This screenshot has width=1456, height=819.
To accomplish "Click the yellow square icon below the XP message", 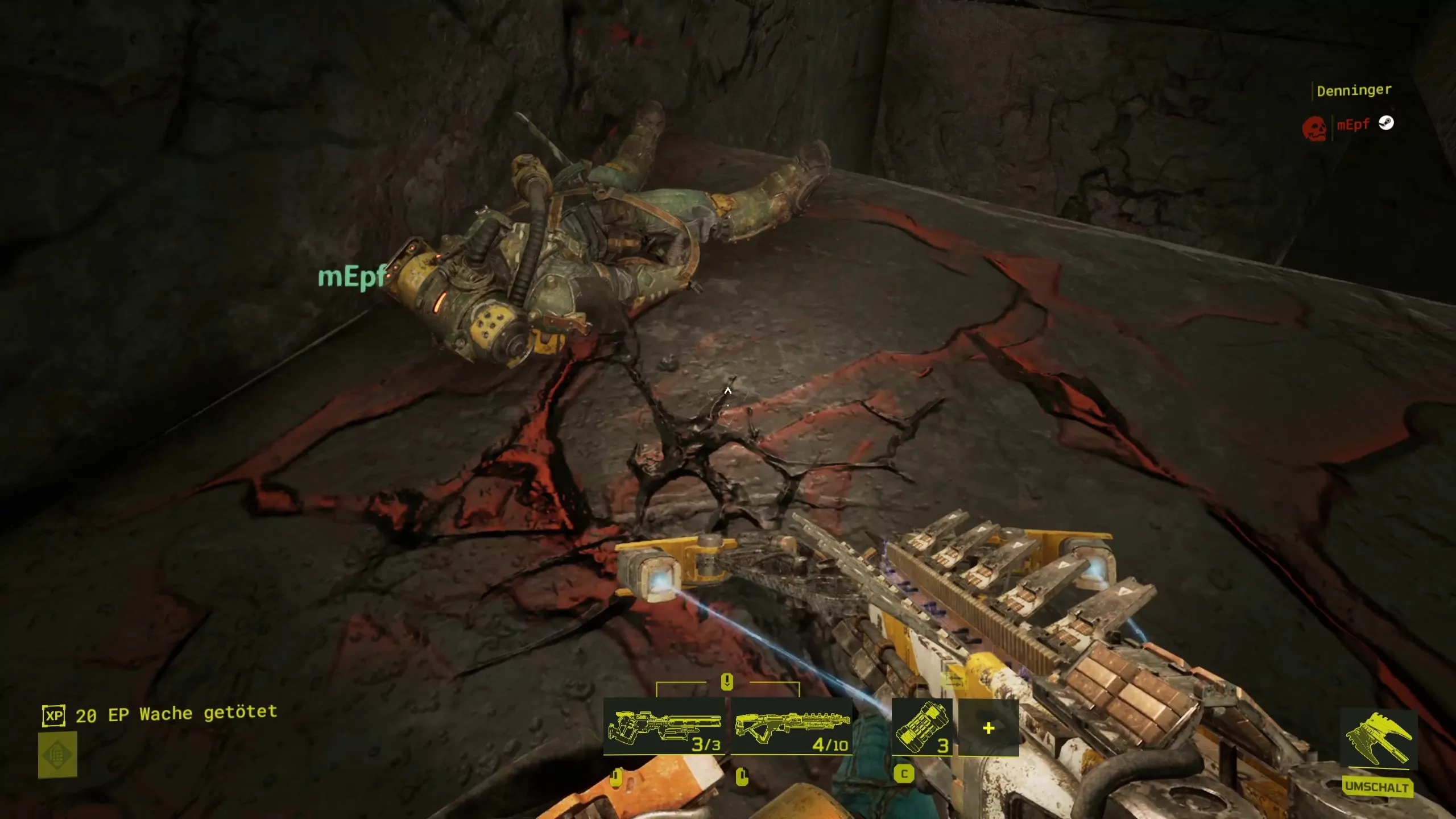I will (57, 755).
